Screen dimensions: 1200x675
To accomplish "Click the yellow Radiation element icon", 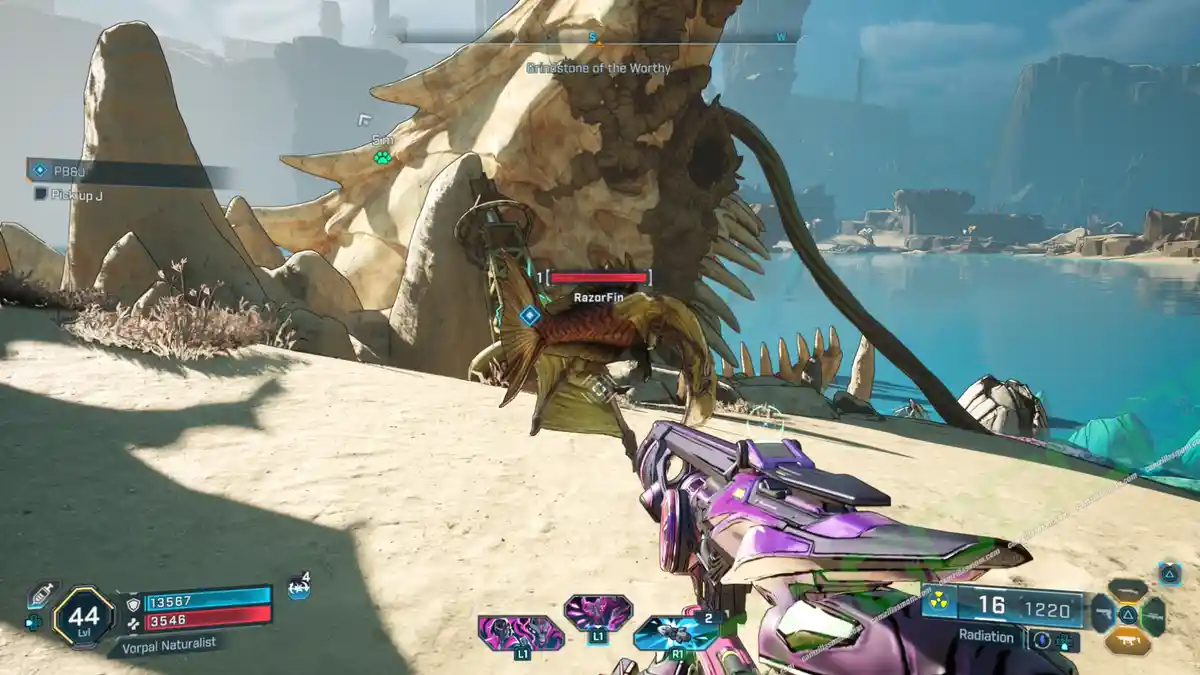I will coord(938,602).
